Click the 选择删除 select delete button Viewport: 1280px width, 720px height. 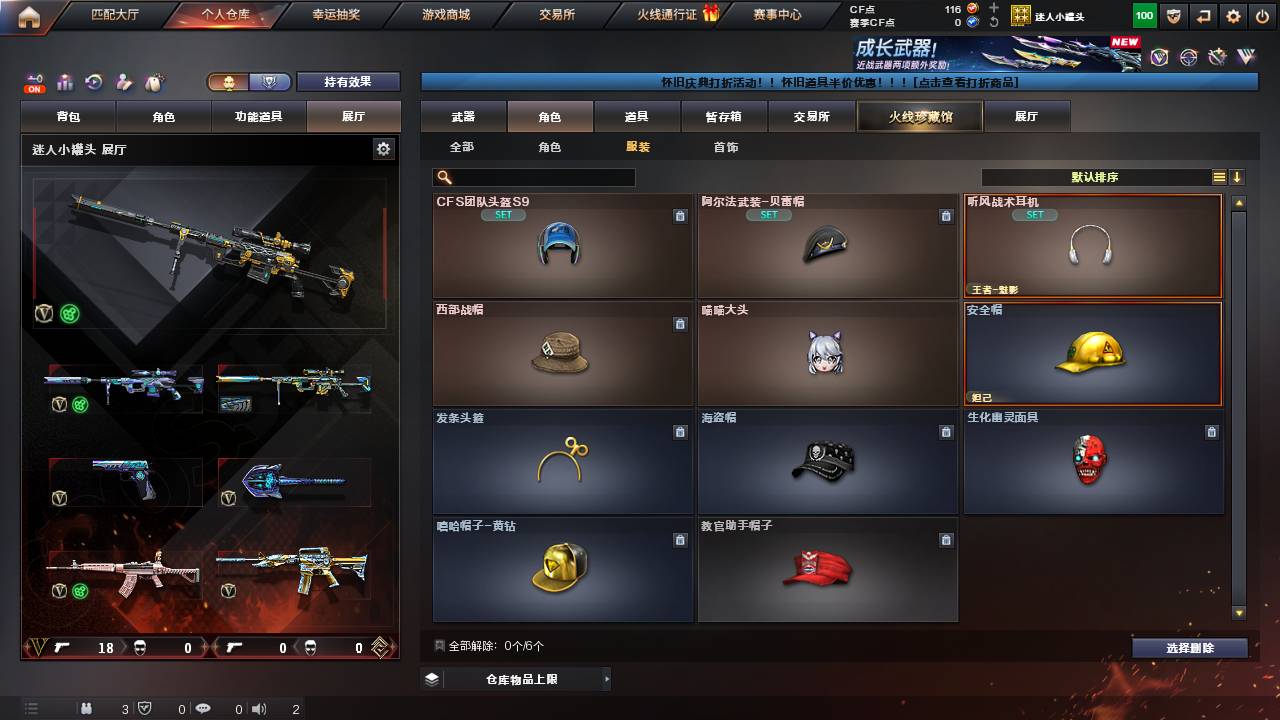point(1190,648)
